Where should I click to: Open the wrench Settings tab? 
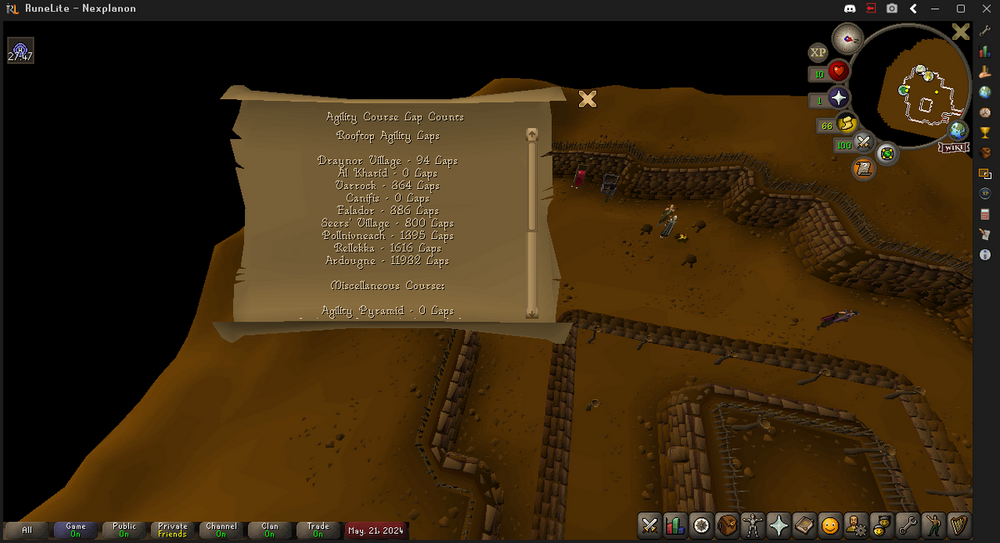tap(908, 525)
